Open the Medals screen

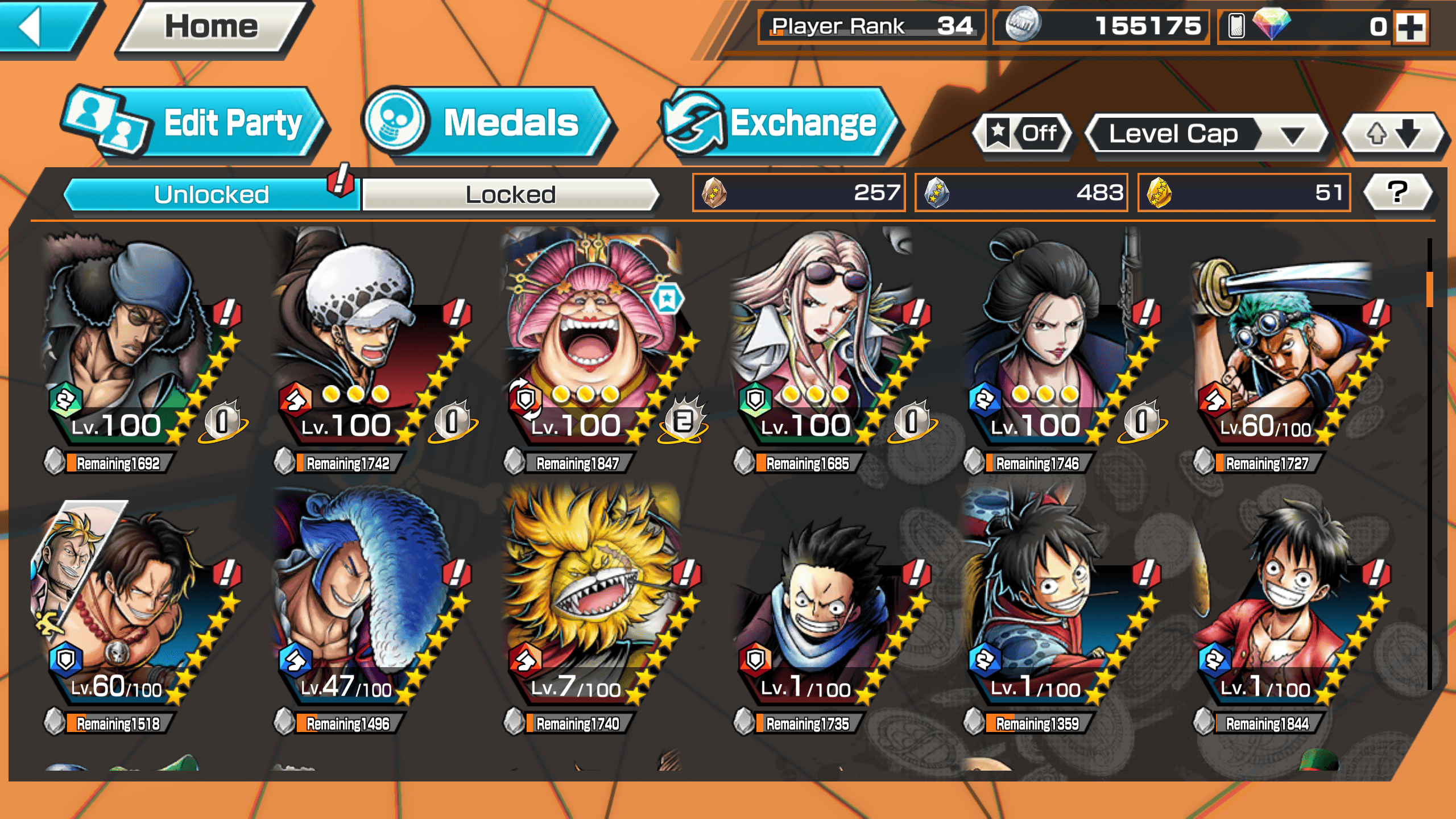489,122
